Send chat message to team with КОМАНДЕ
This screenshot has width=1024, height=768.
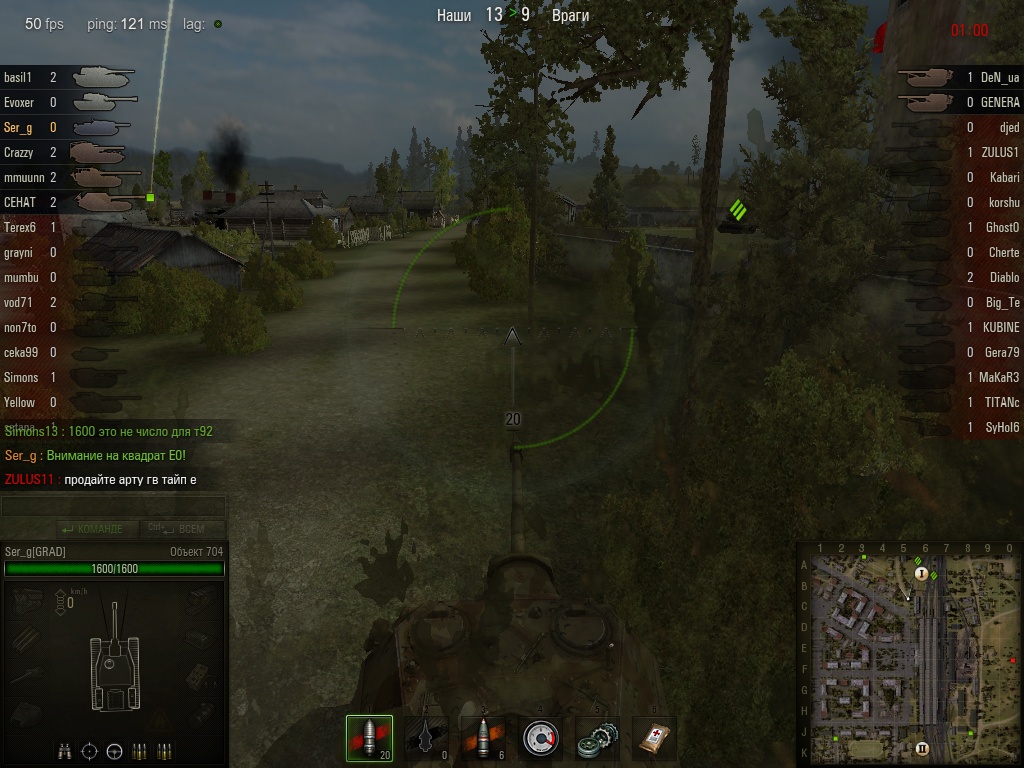tap(92, 529)
